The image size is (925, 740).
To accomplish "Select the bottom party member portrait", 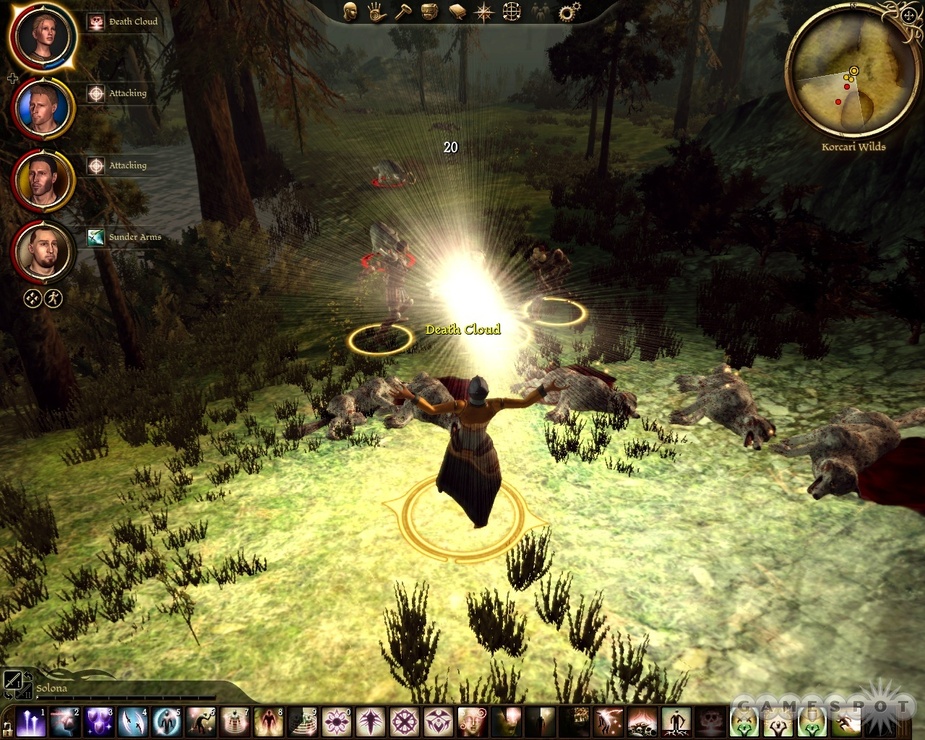I will click(43, 250).
